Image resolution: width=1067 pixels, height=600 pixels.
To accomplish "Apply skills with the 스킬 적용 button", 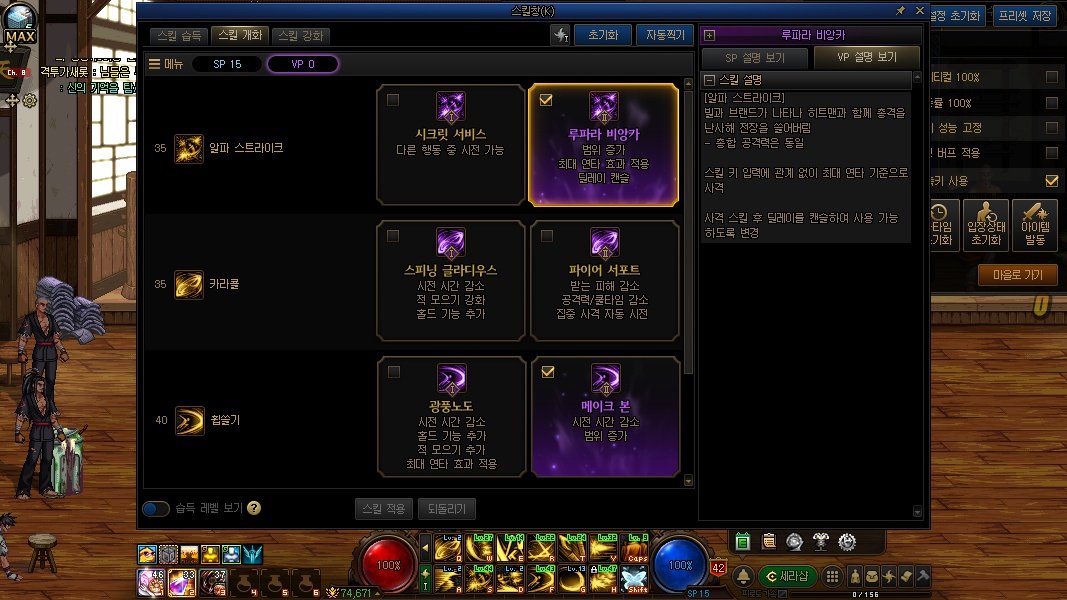I will [x=383, y=509].
